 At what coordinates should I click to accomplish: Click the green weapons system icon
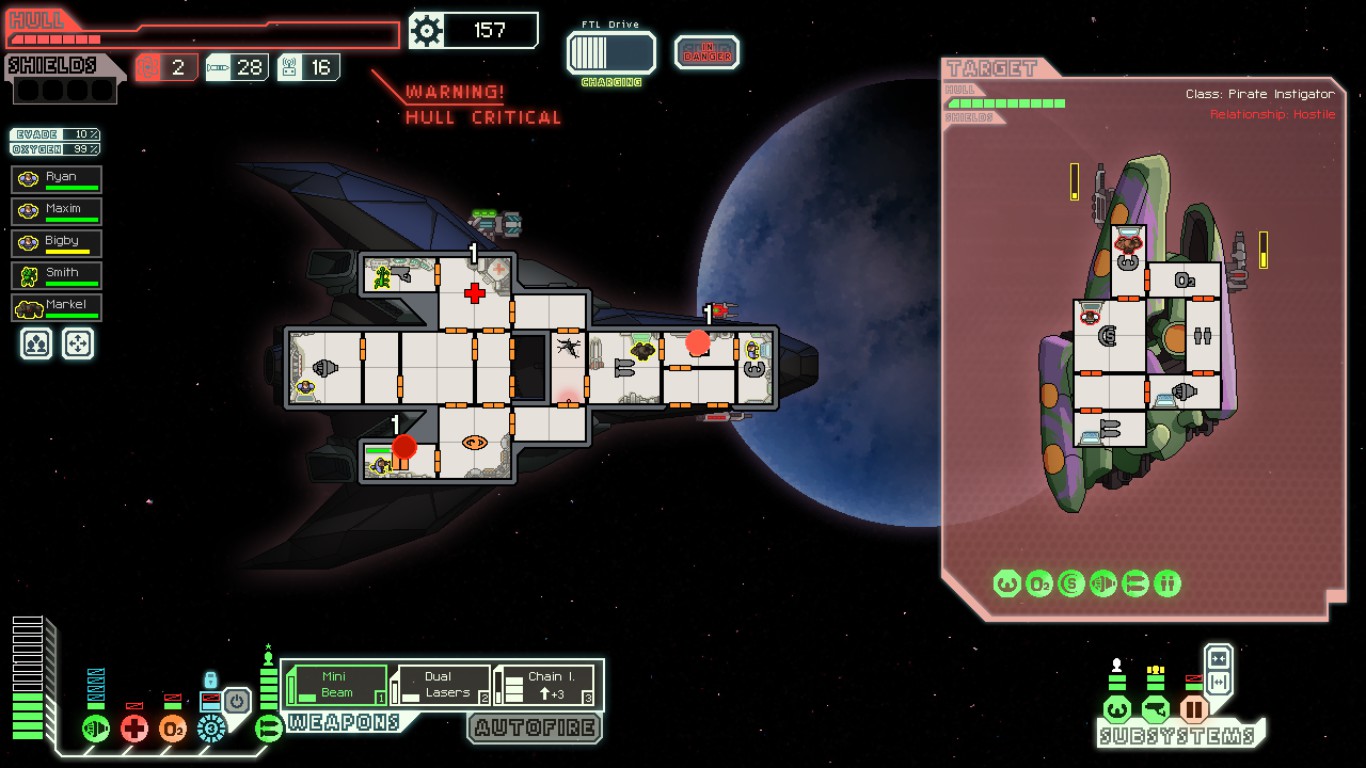[268, 728]
